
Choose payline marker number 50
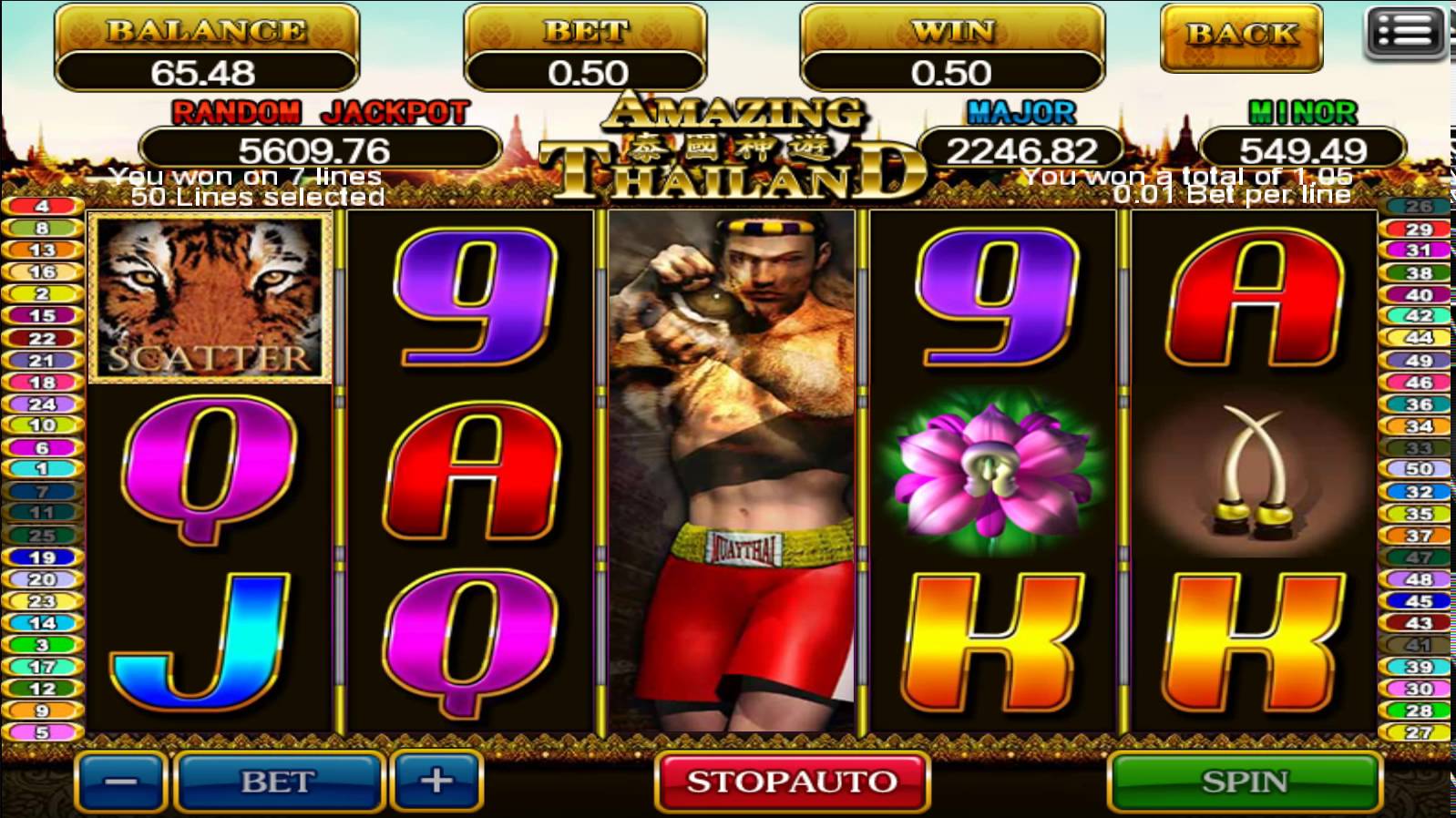1418,469
